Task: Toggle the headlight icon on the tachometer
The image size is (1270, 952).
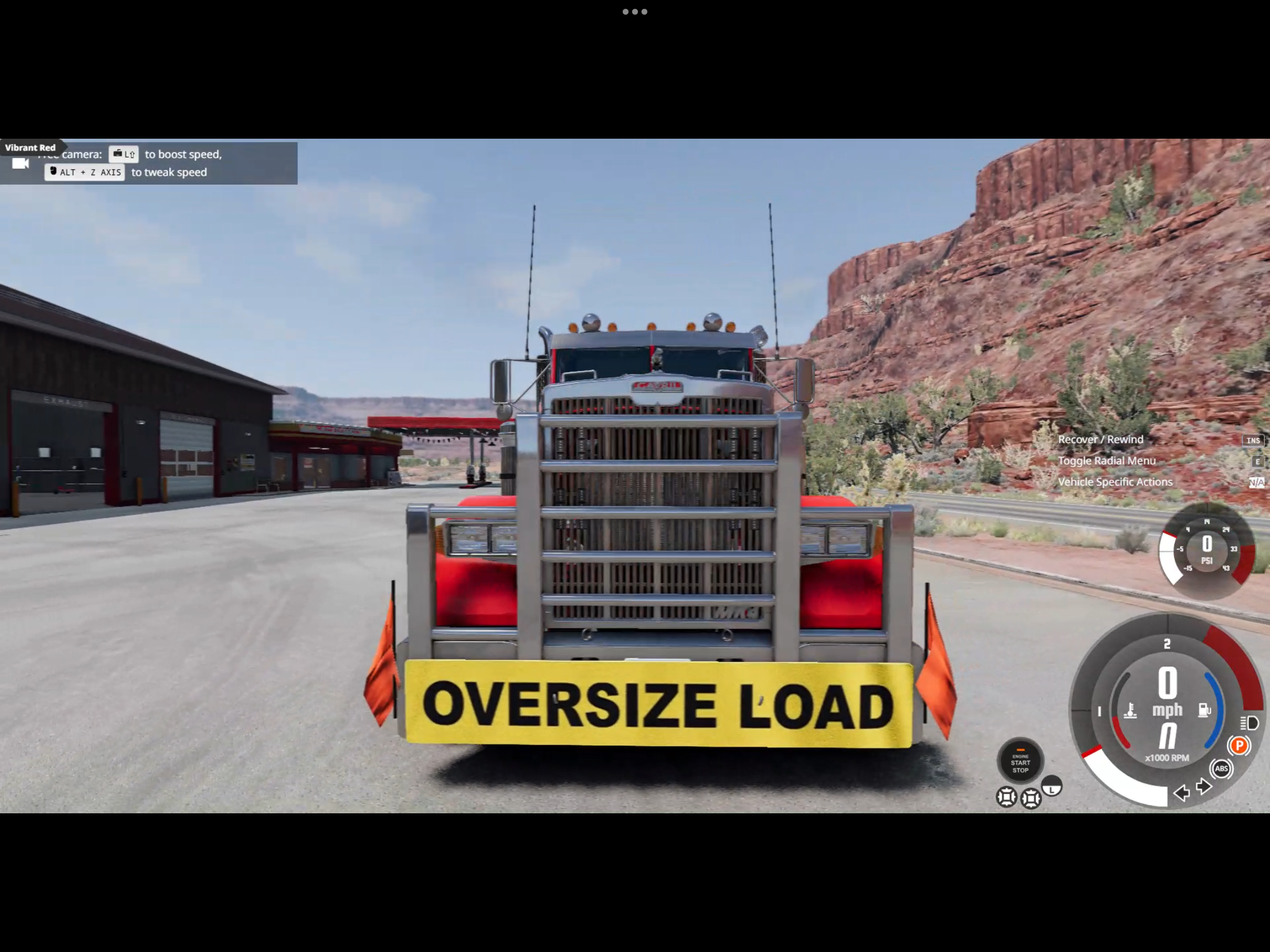Action: point(1249,723)
